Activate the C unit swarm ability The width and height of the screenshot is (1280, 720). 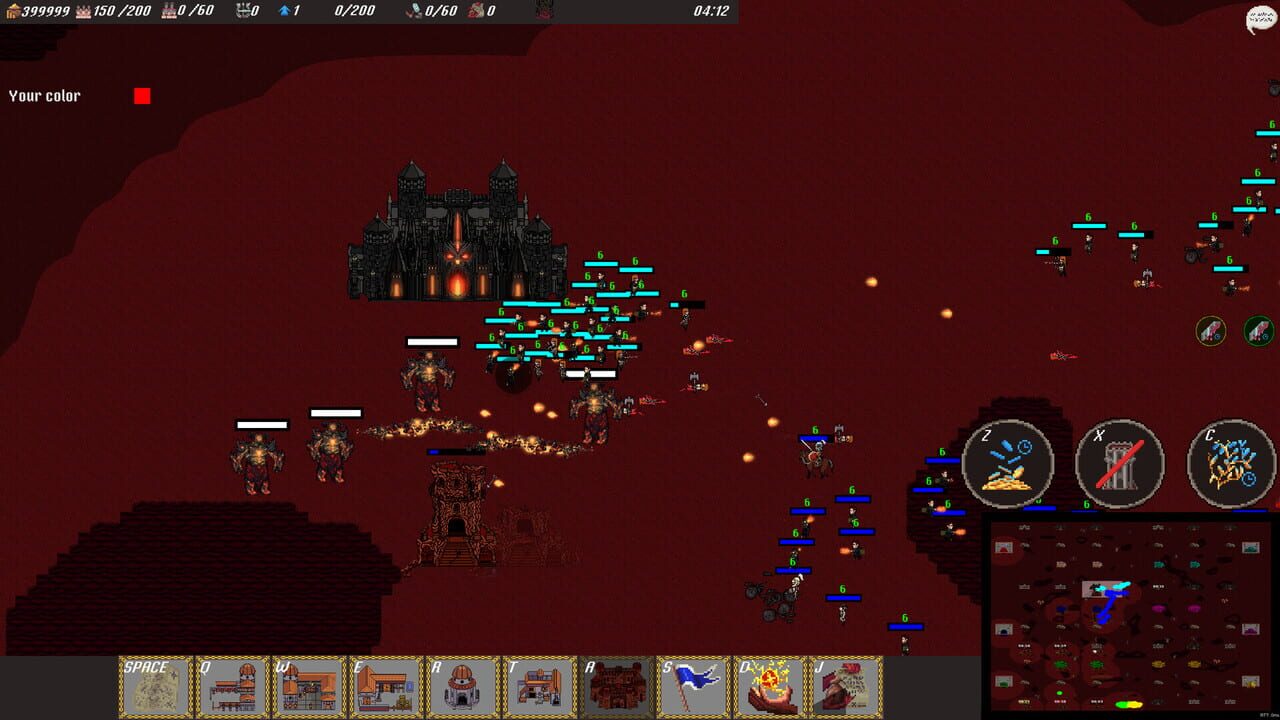point(1230,466)
